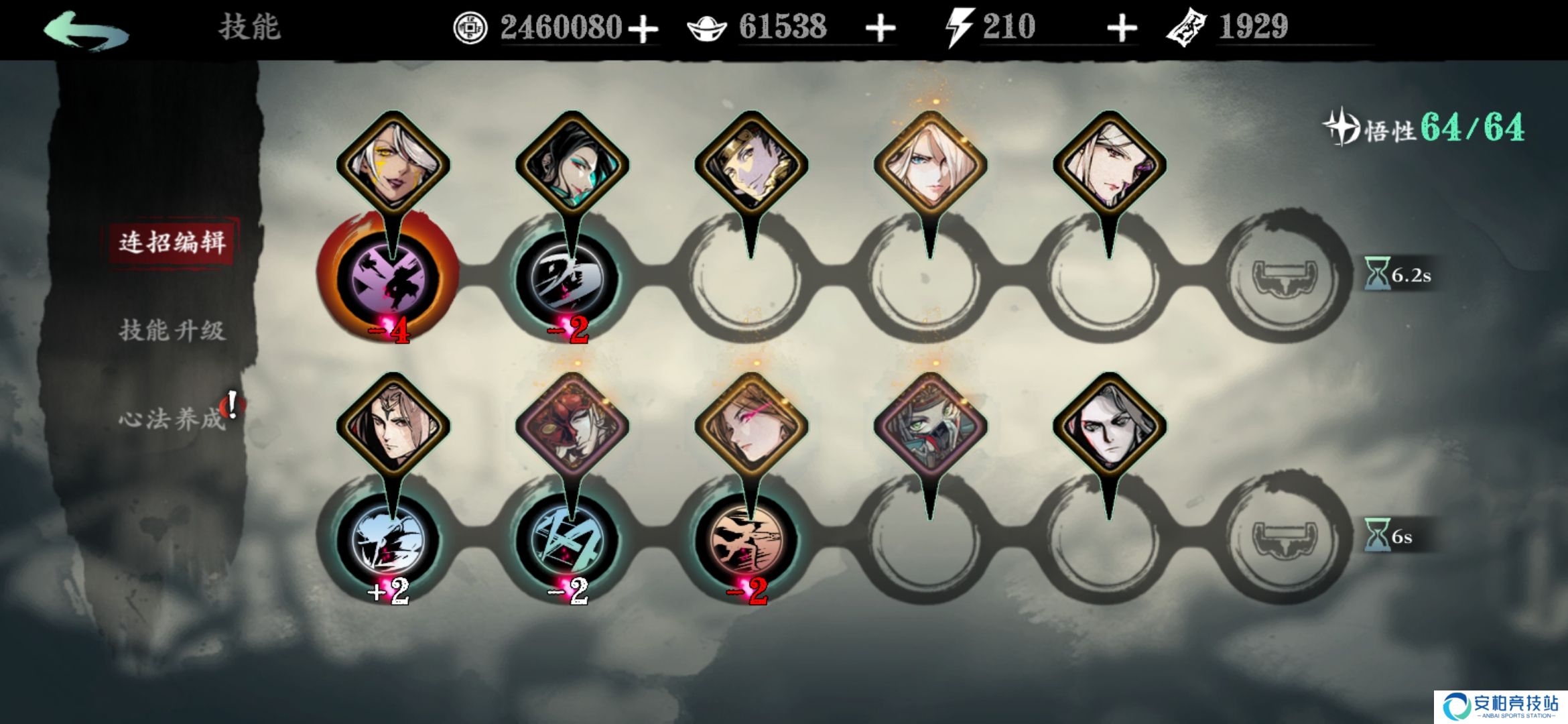Screen dimensions: 1568x724
Task: Click the top chain's end slot icon
Action: pyautogui.click(x=1285, y=277)
